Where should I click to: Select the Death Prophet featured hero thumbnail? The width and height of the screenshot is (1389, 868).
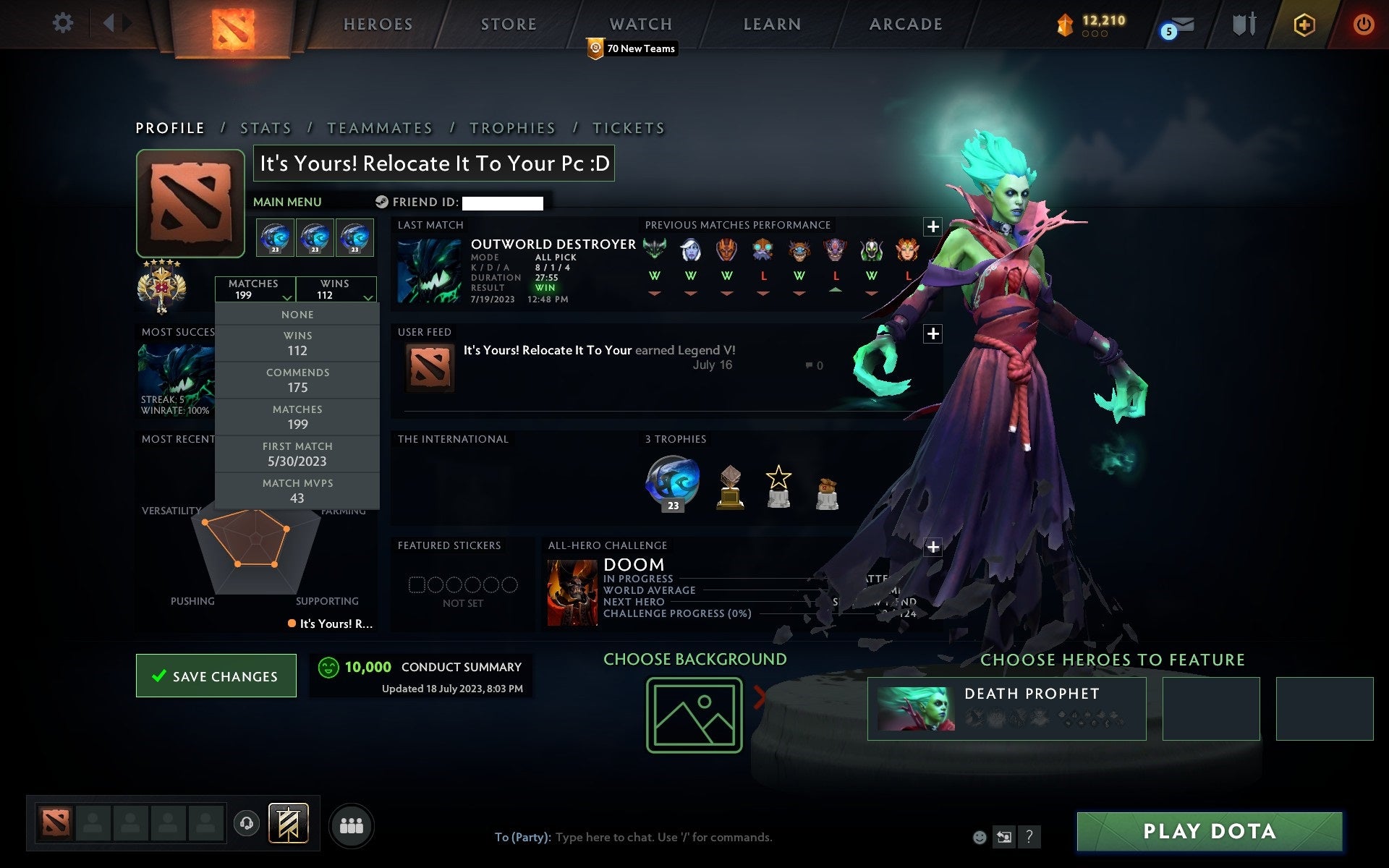click(917, 709)
